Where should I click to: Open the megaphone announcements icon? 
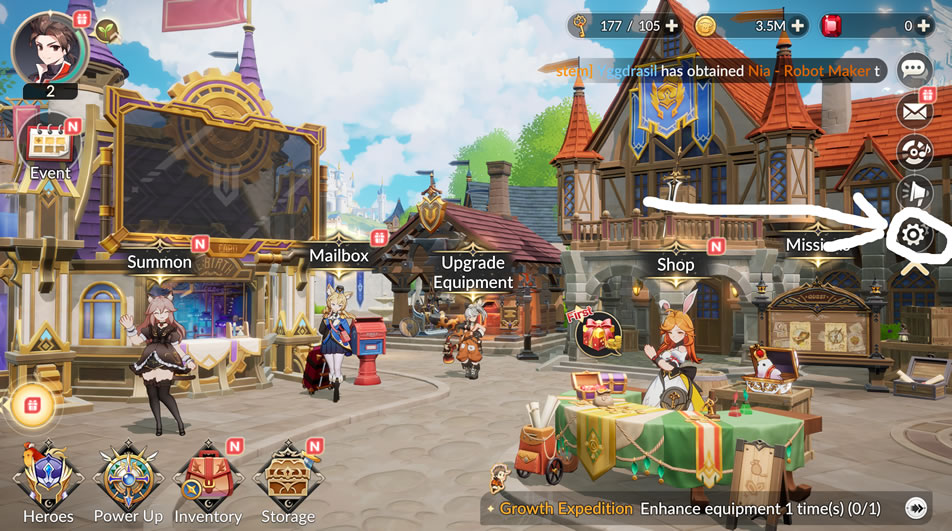914,192
